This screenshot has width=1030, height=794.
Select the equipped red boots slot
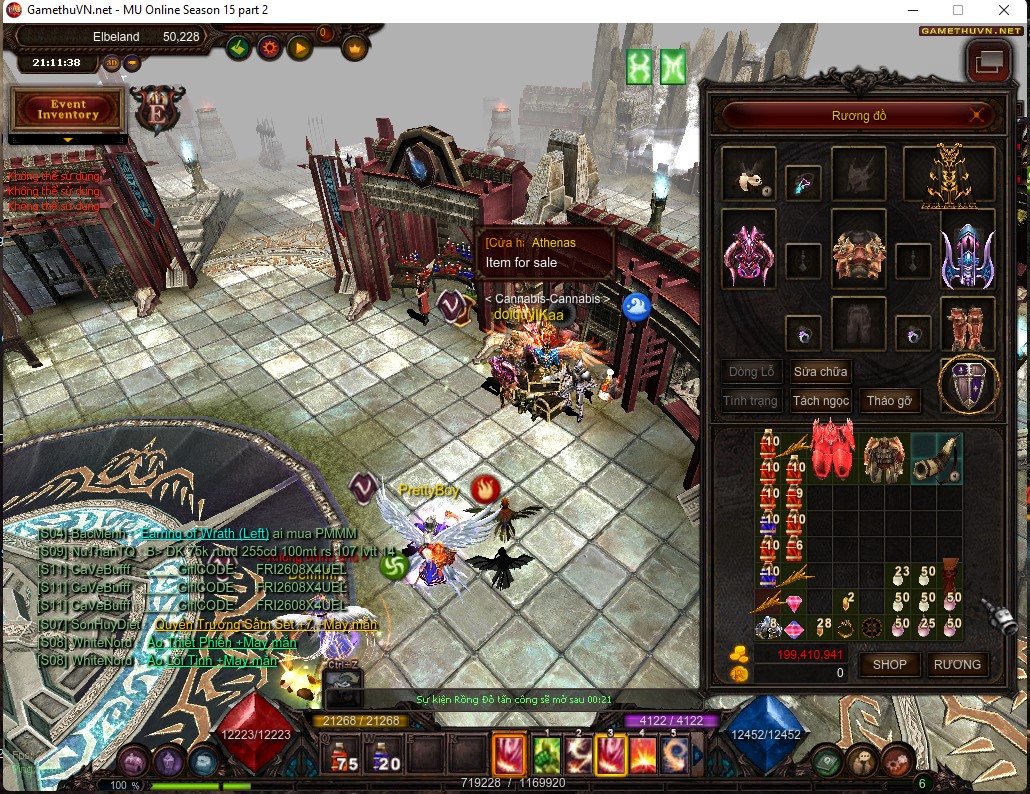(967, 322)
